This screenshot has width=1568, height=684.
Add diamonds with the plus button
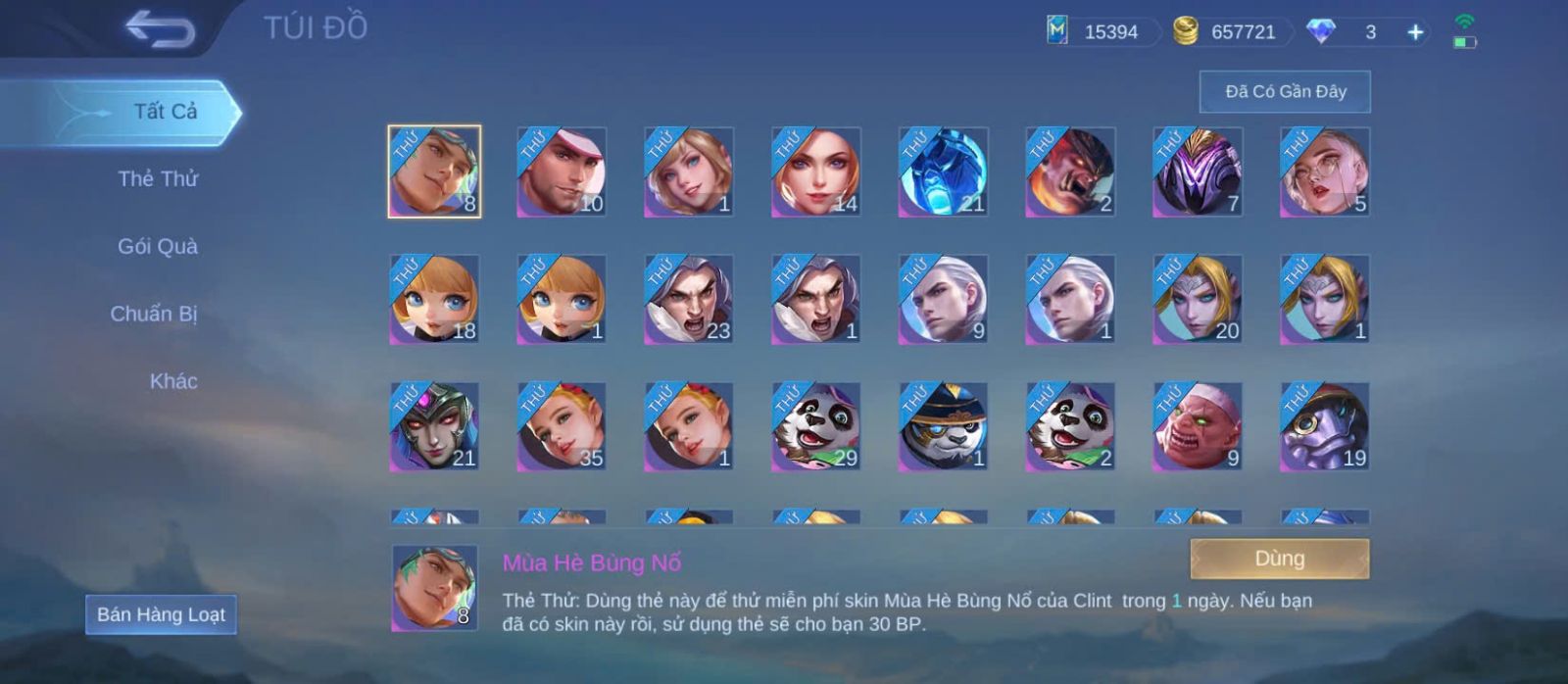(1415, 32)
